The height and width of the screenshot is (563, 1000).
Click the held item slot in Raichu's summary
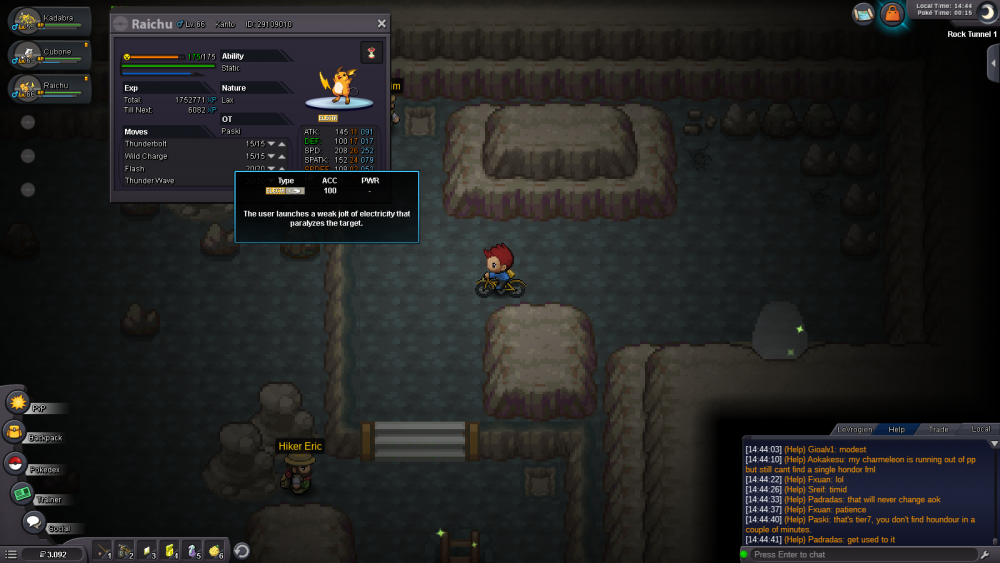(372, 53)
